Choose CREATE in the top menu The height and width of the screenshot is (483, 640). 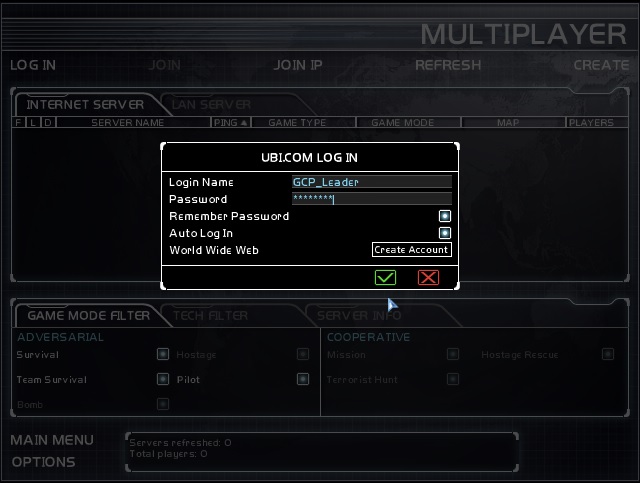pyautogui.click(x=600, y=65)
